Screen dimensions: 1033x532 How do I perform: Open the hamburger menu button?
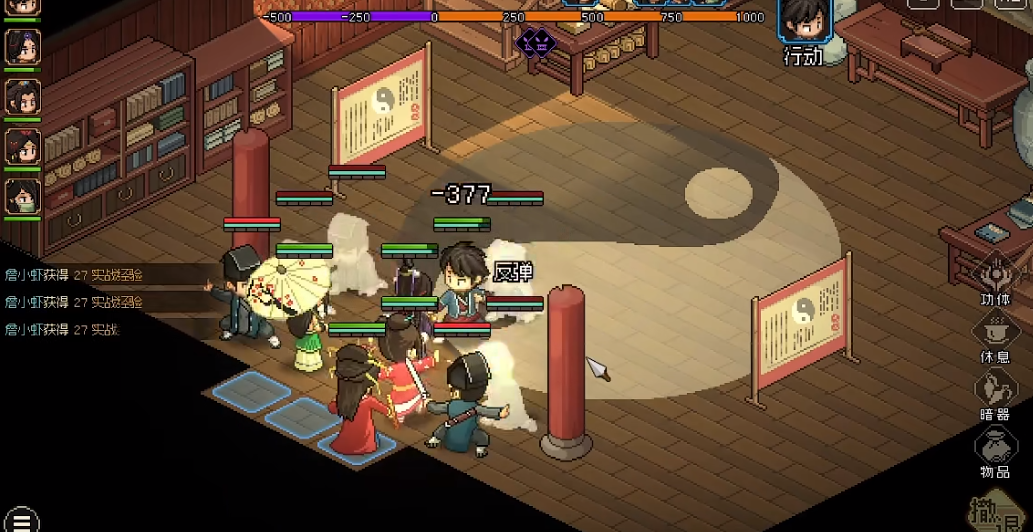[21, 519]
